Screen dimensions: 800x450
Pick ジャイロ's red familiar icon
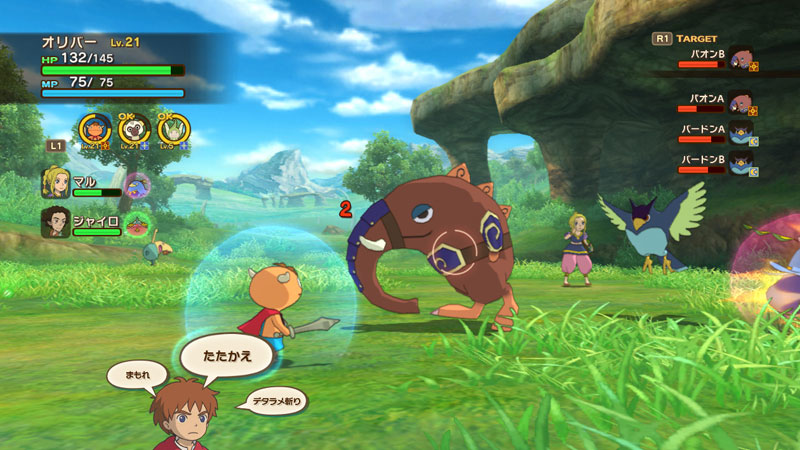(137, 224)
